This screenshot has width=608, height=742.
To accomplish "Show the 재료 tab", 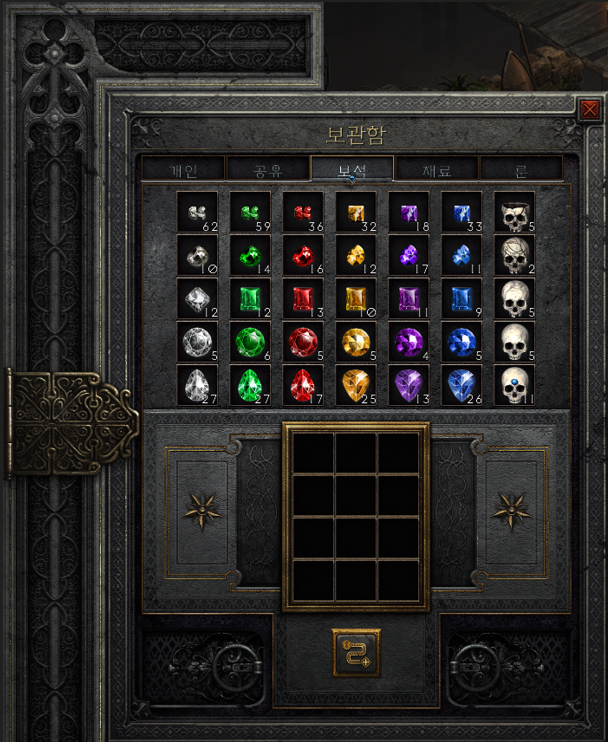I will pyautogui.click(x=437, y=168).
